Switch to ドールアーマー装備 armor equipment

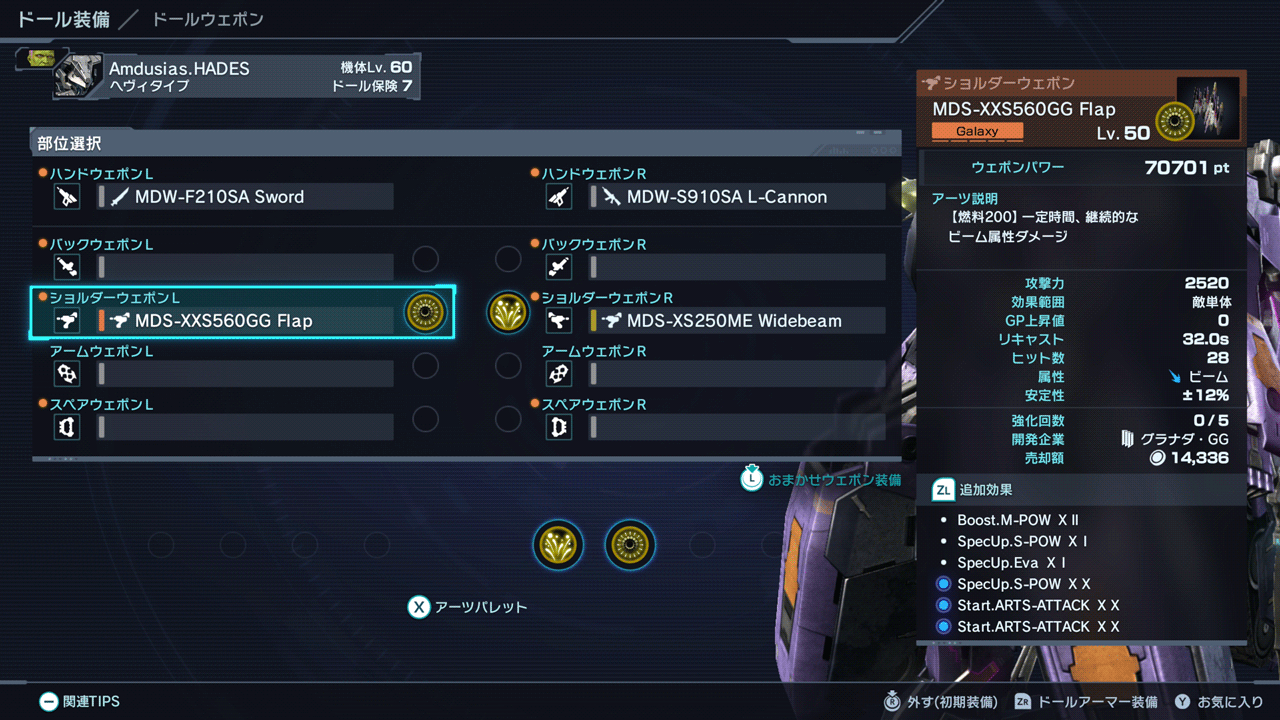pos(1086,702)
